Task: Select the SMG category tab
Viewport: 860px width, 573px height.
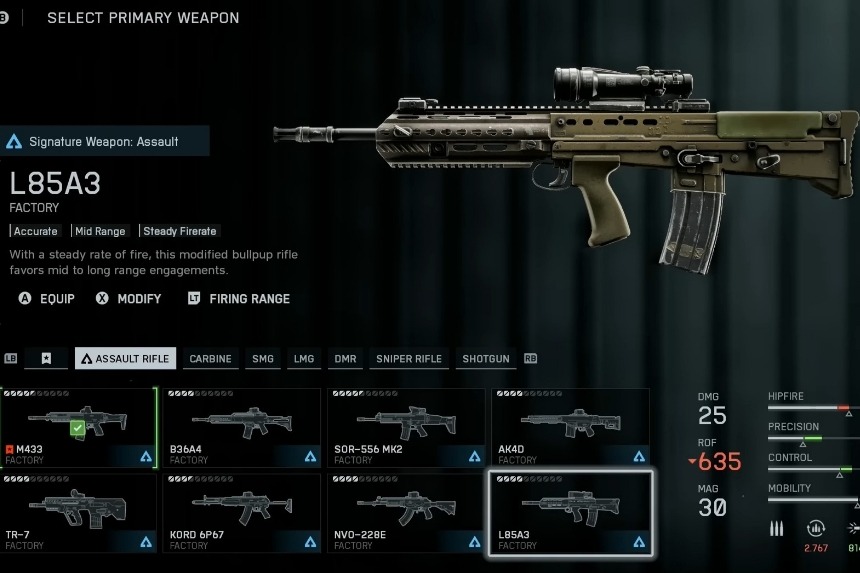Action: tap(263, 358)
